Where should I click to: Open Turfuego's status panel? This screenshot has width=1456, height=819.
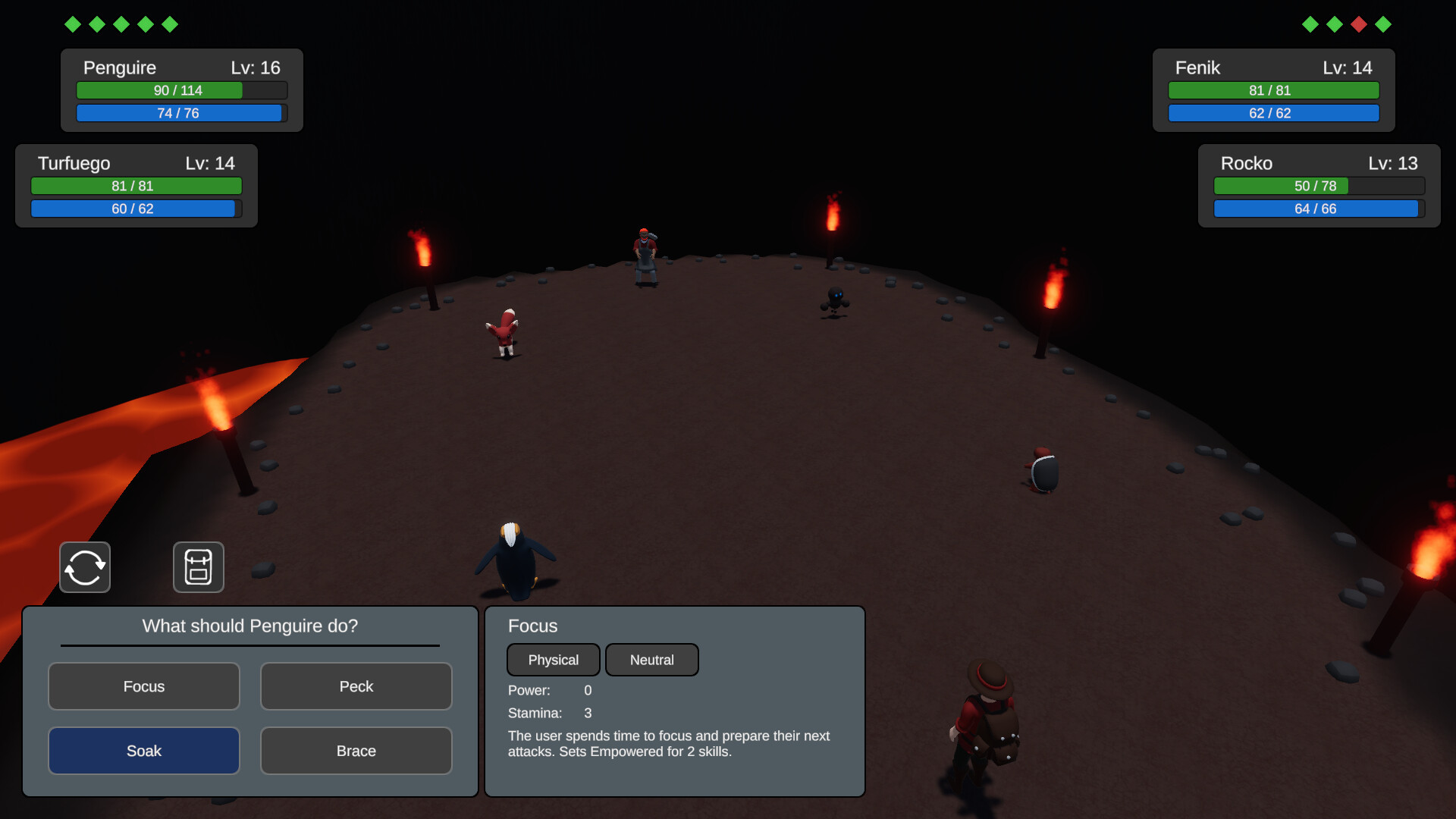point(136,186)
